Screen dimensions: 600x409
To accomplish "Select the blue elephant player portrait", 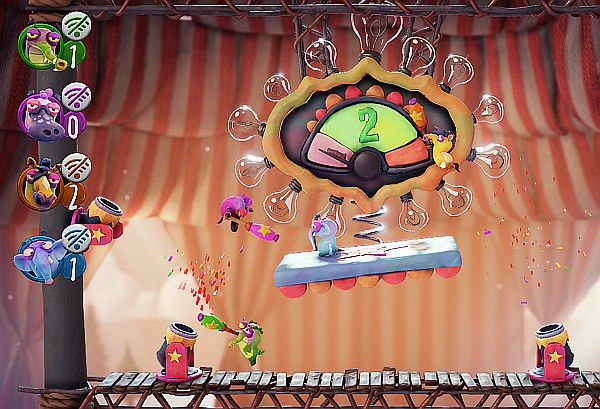I will [38, 256].
